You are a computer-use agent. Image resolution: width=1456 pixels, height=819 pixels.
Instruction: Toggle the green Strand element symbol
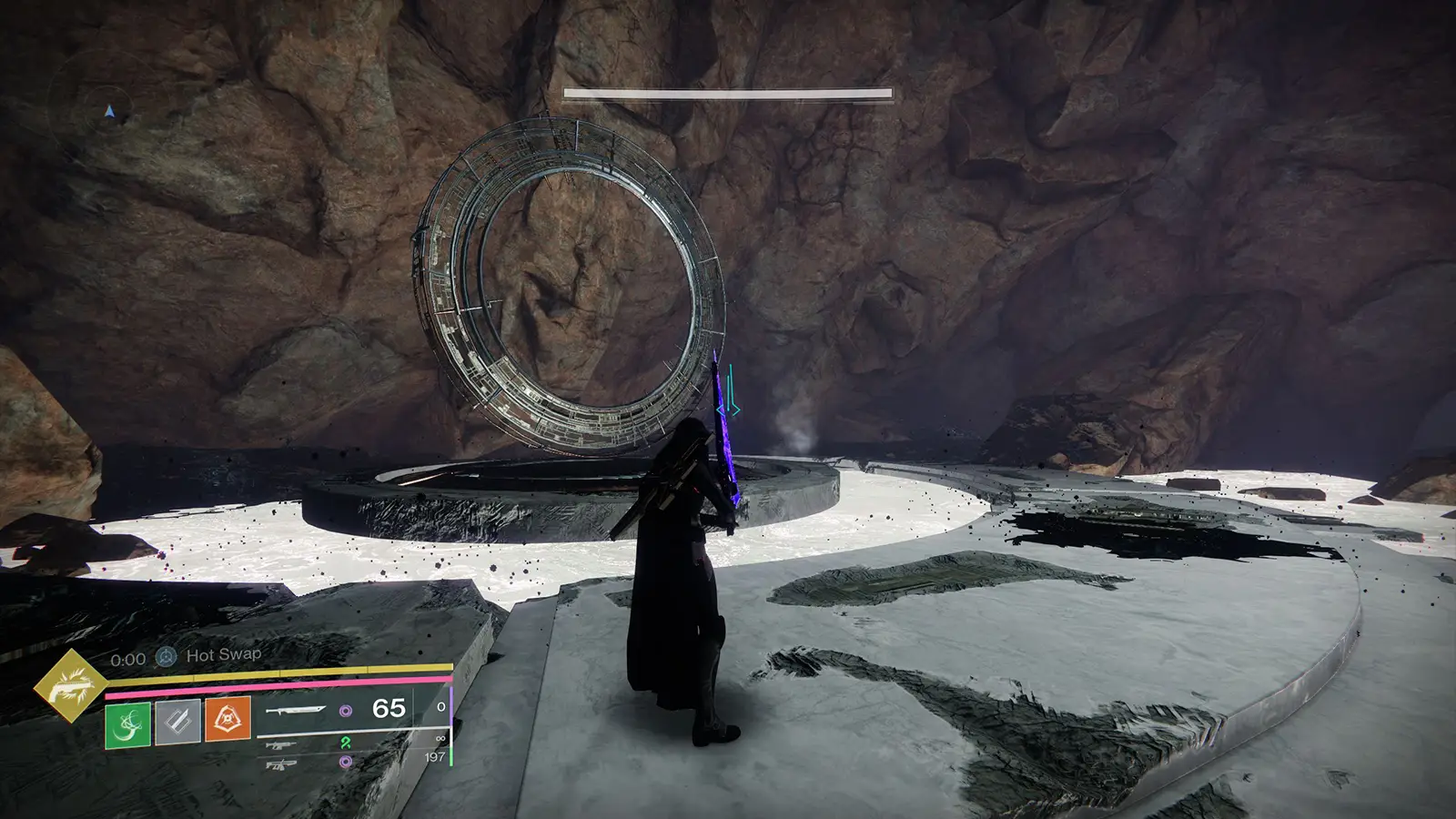pyautogui.click(x=348, y=744)
